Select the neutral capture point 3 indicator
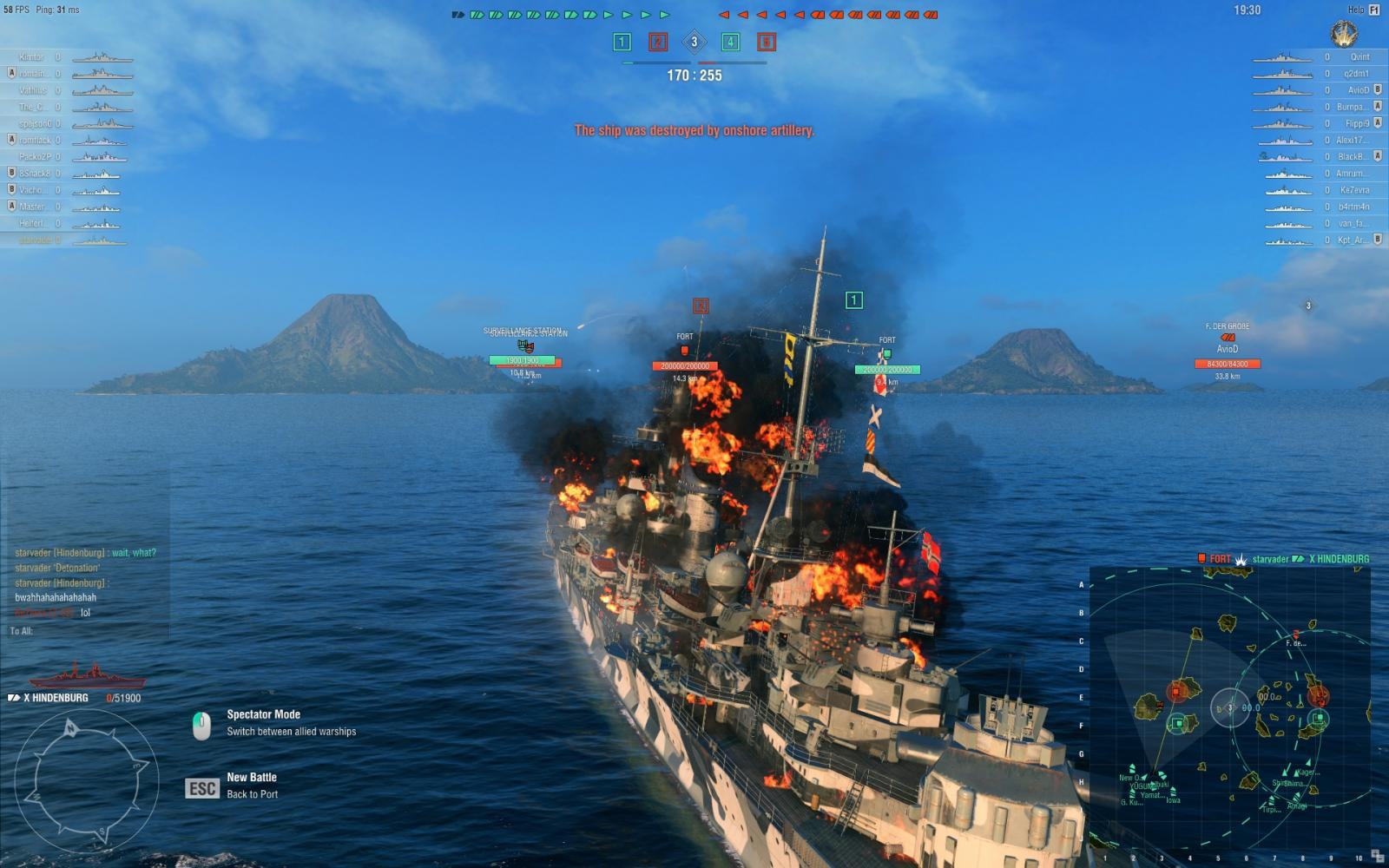The height and width of the screenshot is (868, 1389). pyautogui.click(x=694, y=42)
